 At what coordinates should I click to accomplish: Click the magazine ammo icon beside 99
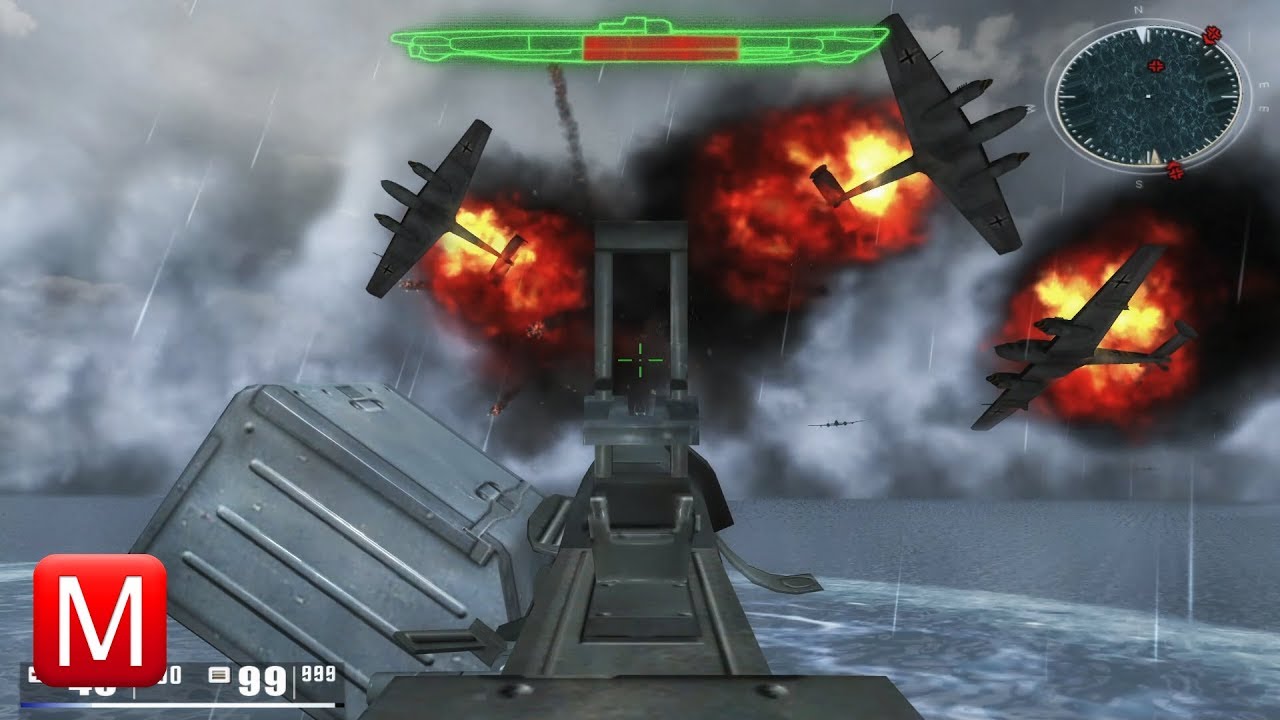(219, 674)
